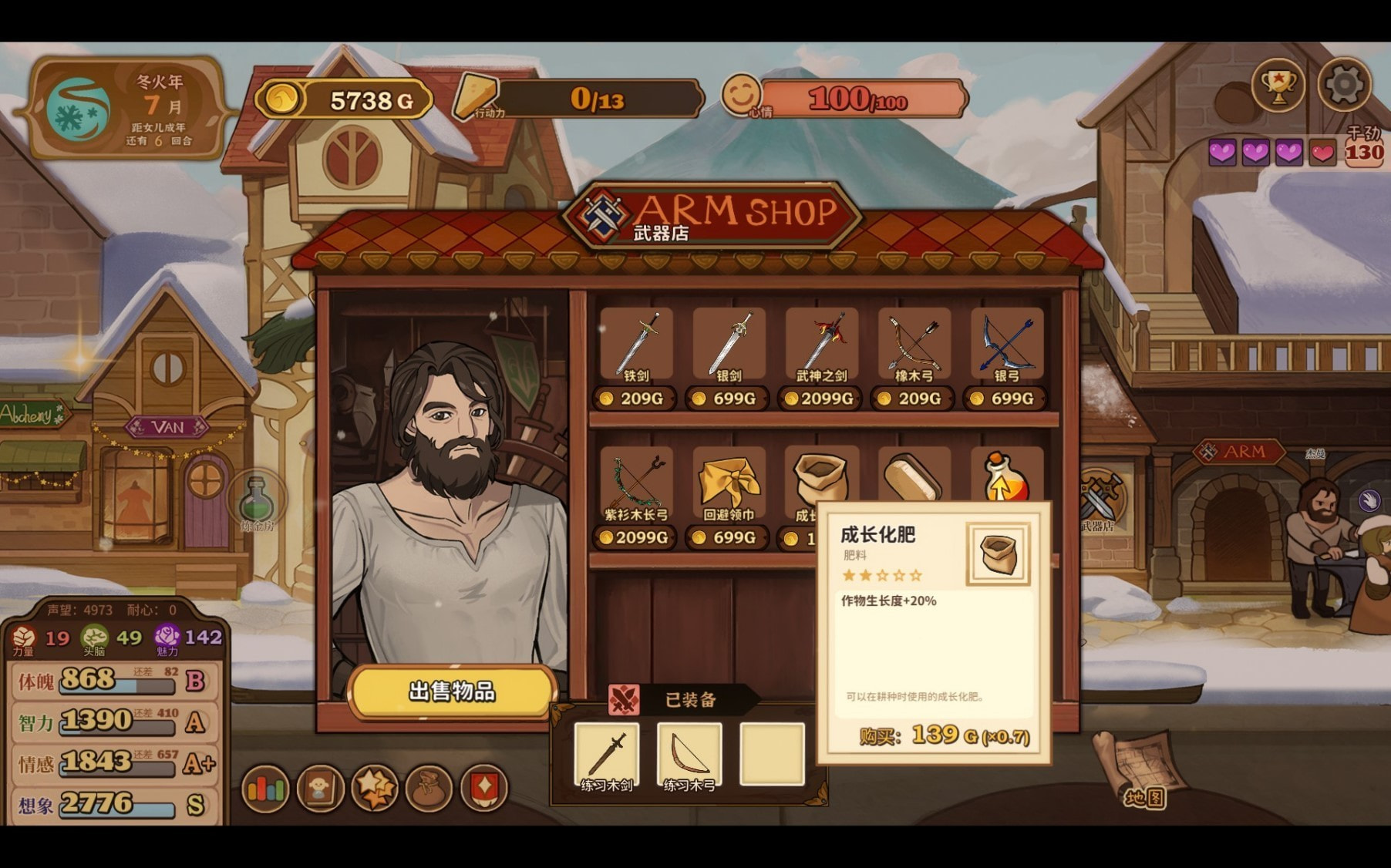The image size is (1391, 868).
Task: Select the 银弓 silver bow item
Action: (1006, 347)
